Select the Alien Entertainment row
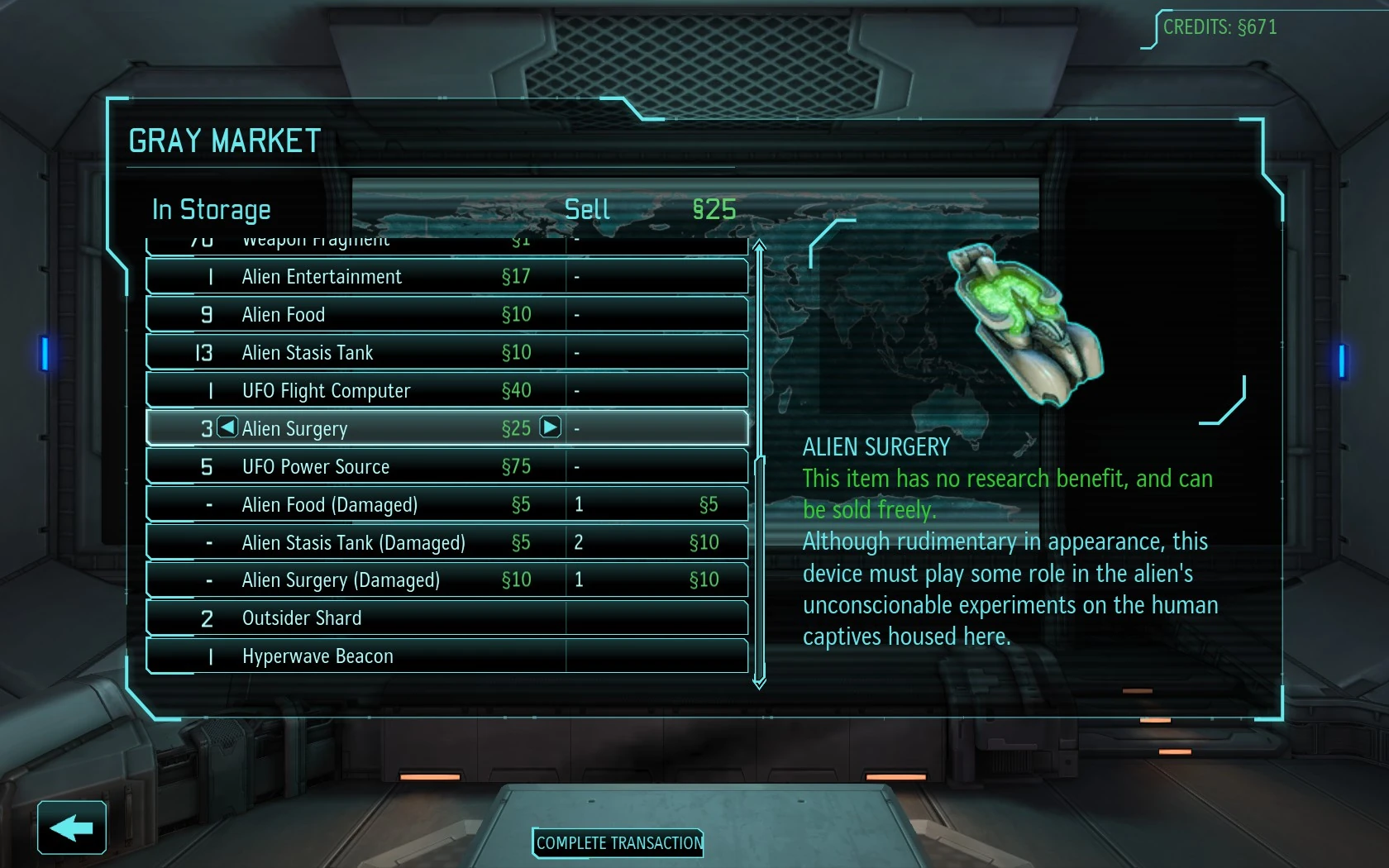This screenshot has width=1389, height=868. pyautogui.click(x=446, y=277)
